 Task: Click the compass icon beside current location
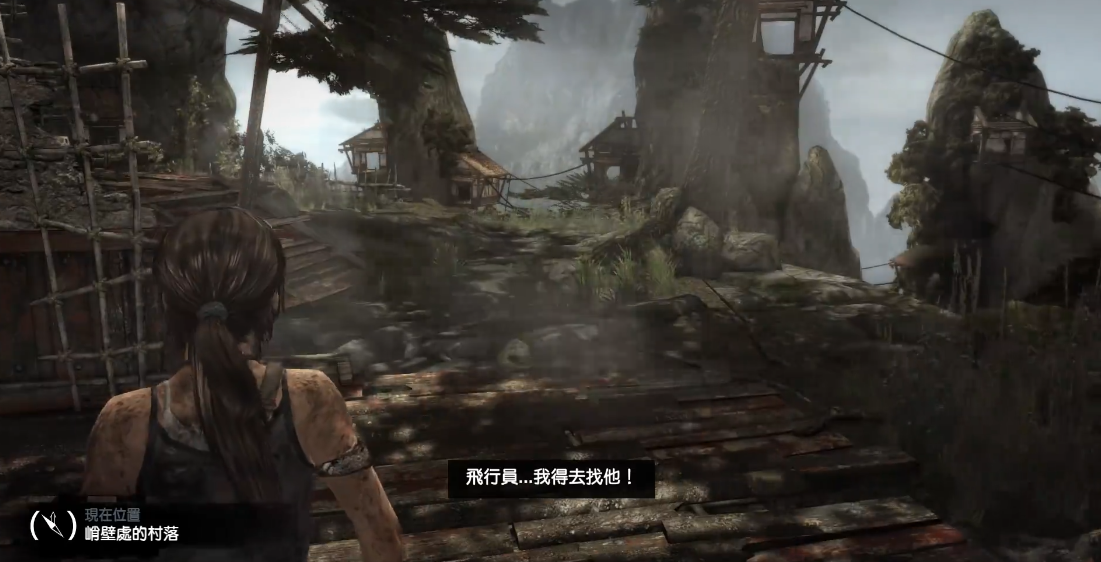click(53, 524)
